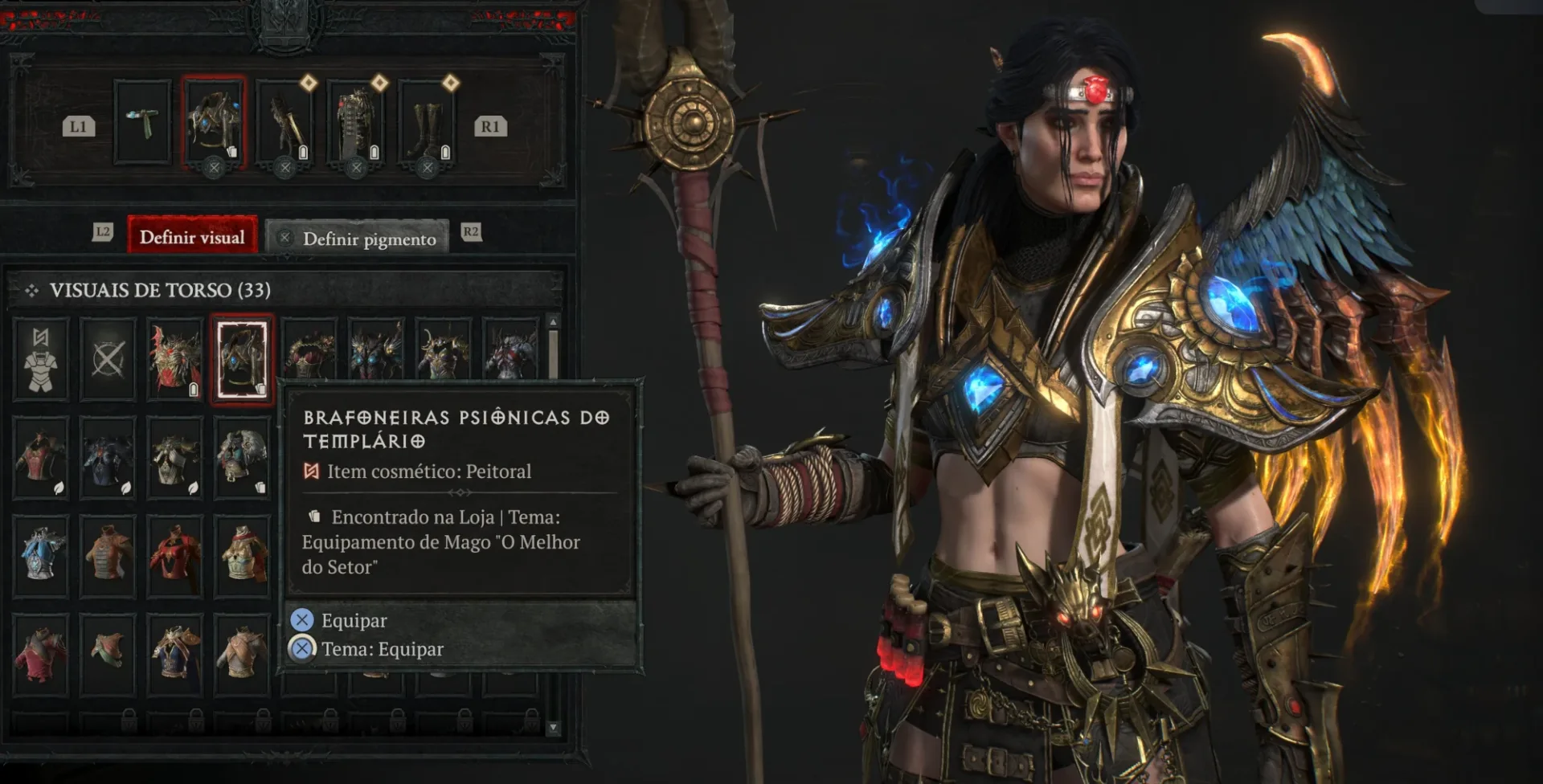The width and height of the screenshot is (1543, 784).
Task: Click the Visuais de Torso header emblem
Action: coord(34,290)
